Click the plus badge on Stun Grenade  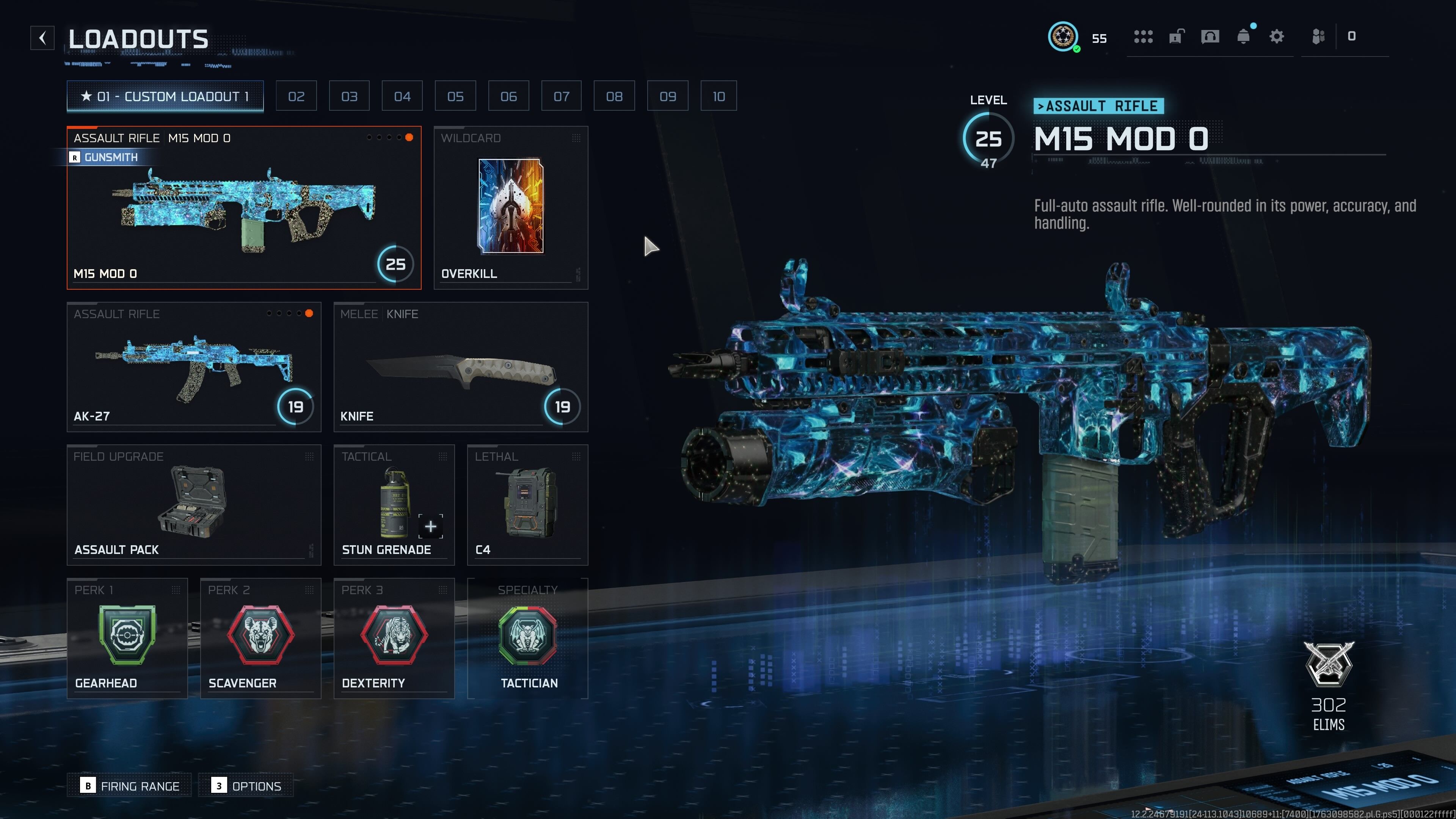431,526
